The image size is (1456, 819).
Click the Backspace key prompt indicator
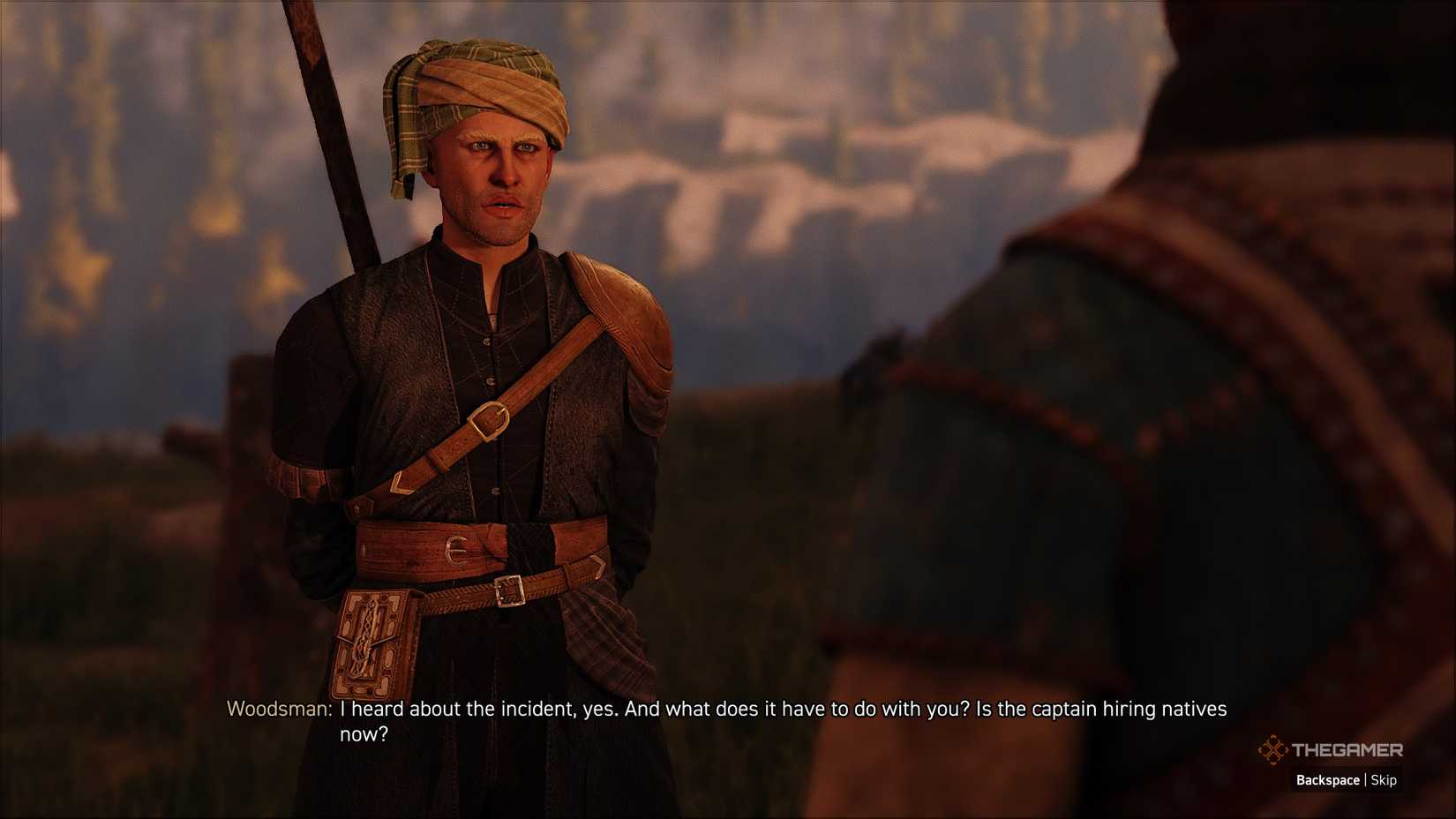(1329, 780)
